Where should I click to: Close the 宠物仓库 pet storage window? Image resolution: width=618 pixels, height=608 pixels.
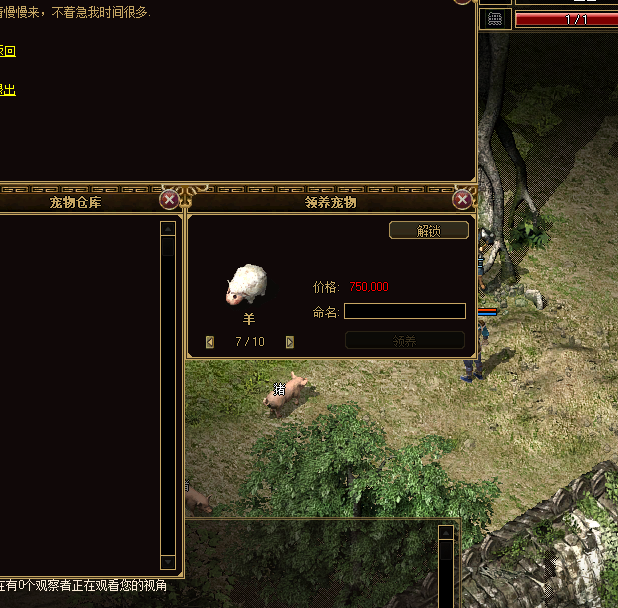coord(170,200)
